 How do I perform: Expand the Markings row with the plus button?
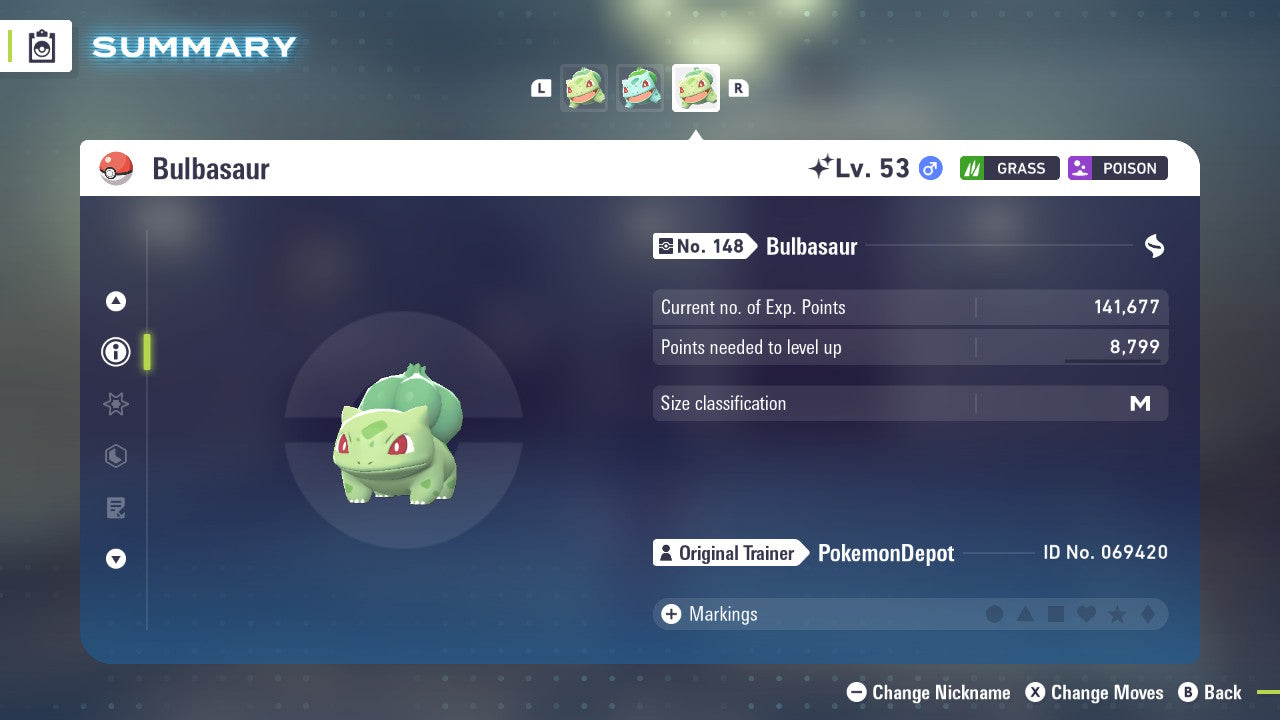pyautogui.click(x=671, y=614)
